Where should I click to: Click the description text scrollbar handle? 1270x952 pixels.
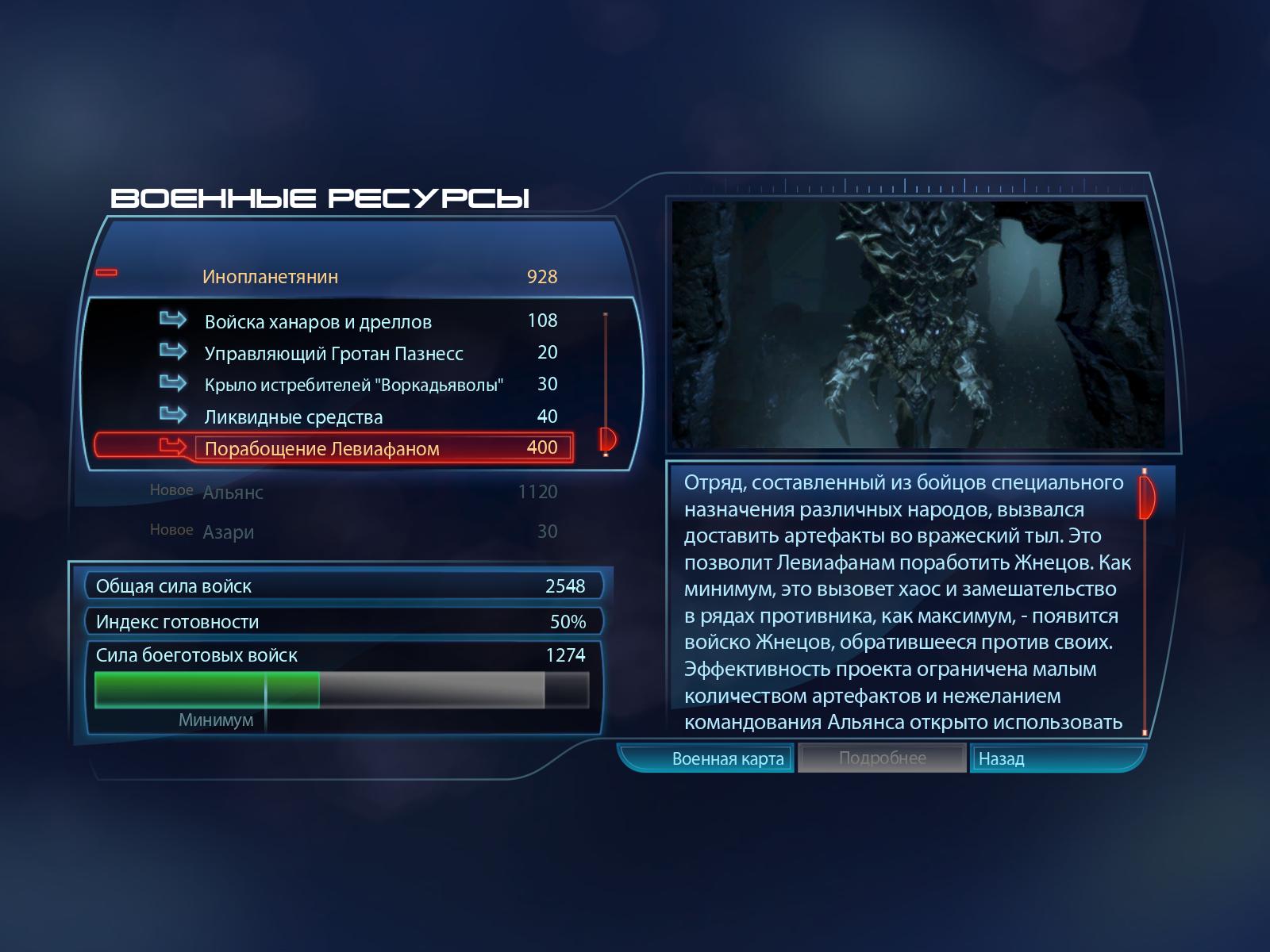tap(1146, 497)
